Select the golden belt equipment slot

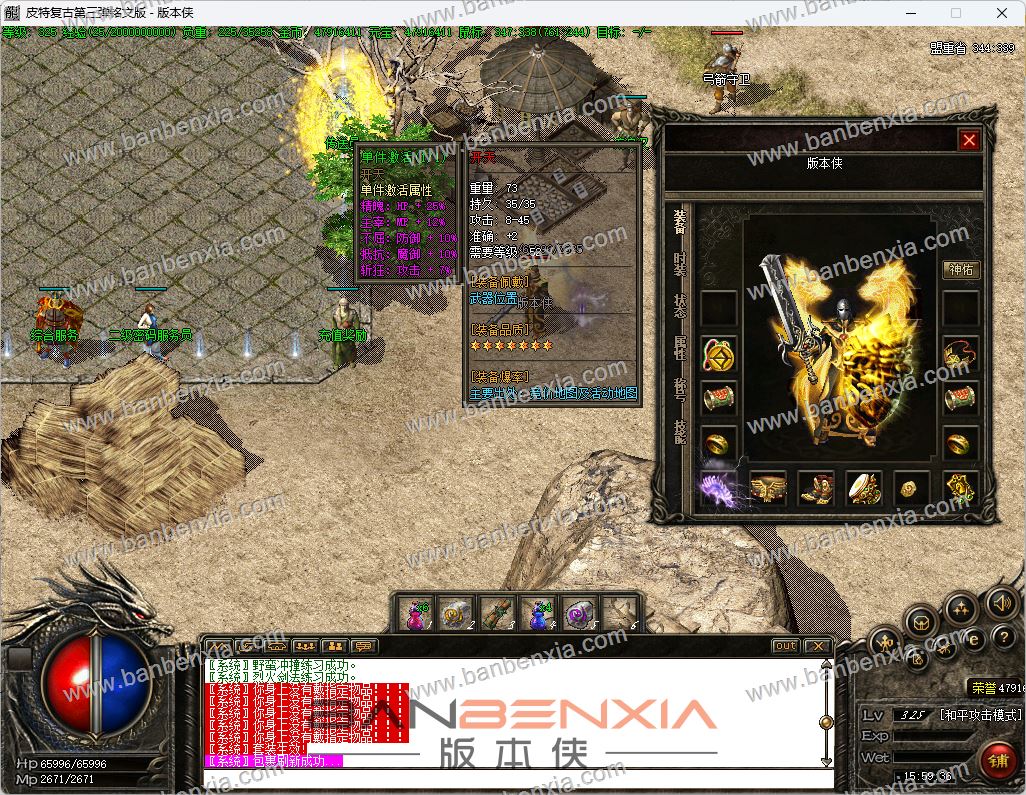768,487
